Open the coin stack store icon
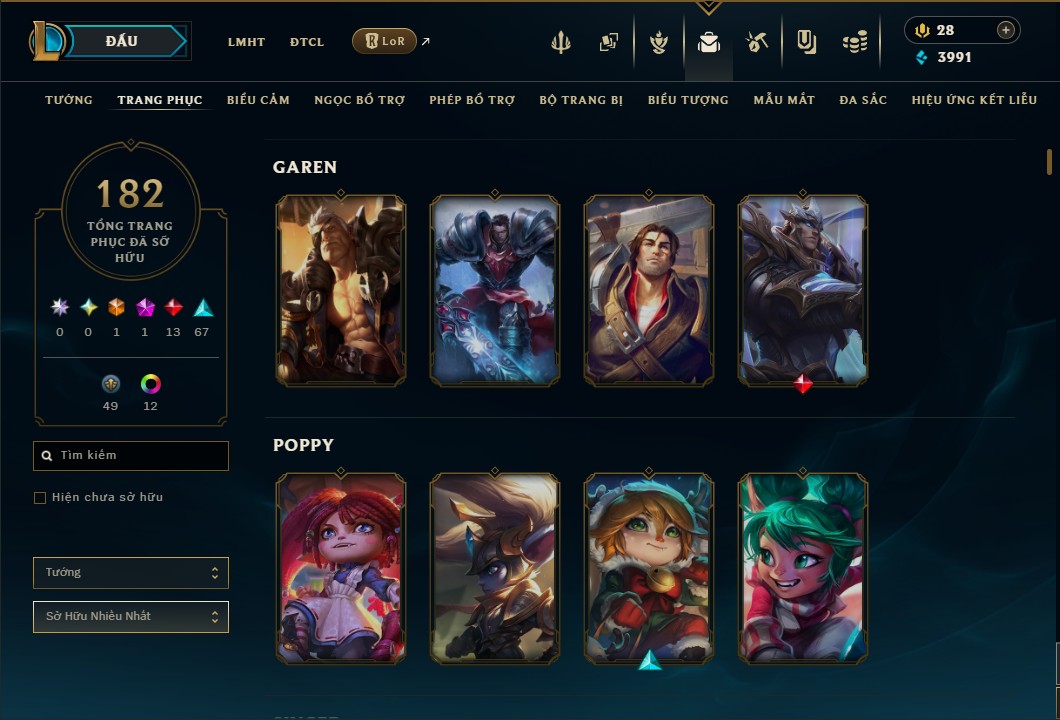The image size is (1060, 720). pos(854,42)
